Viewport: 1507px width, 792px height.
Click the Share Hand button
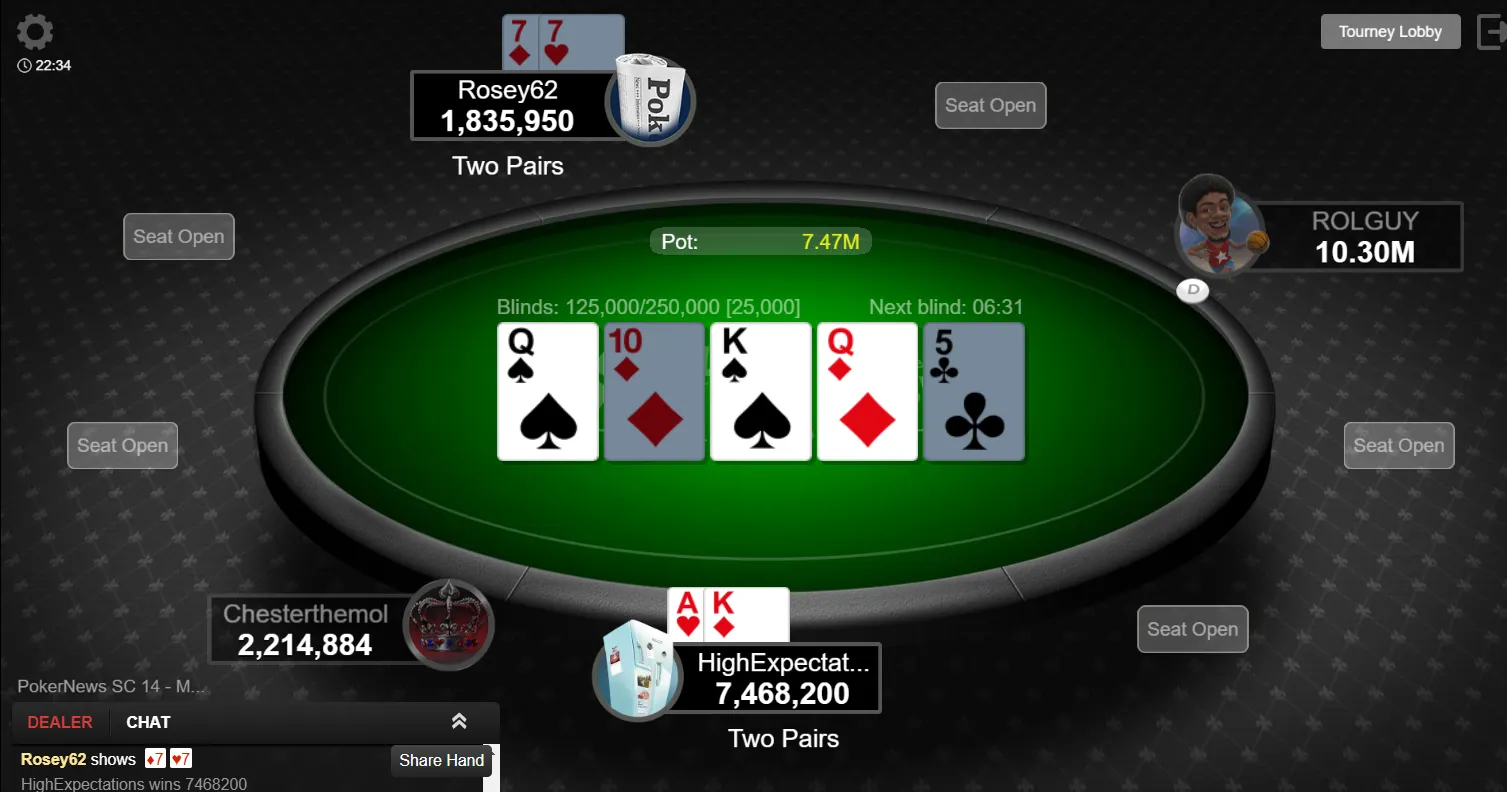point(441,760)
